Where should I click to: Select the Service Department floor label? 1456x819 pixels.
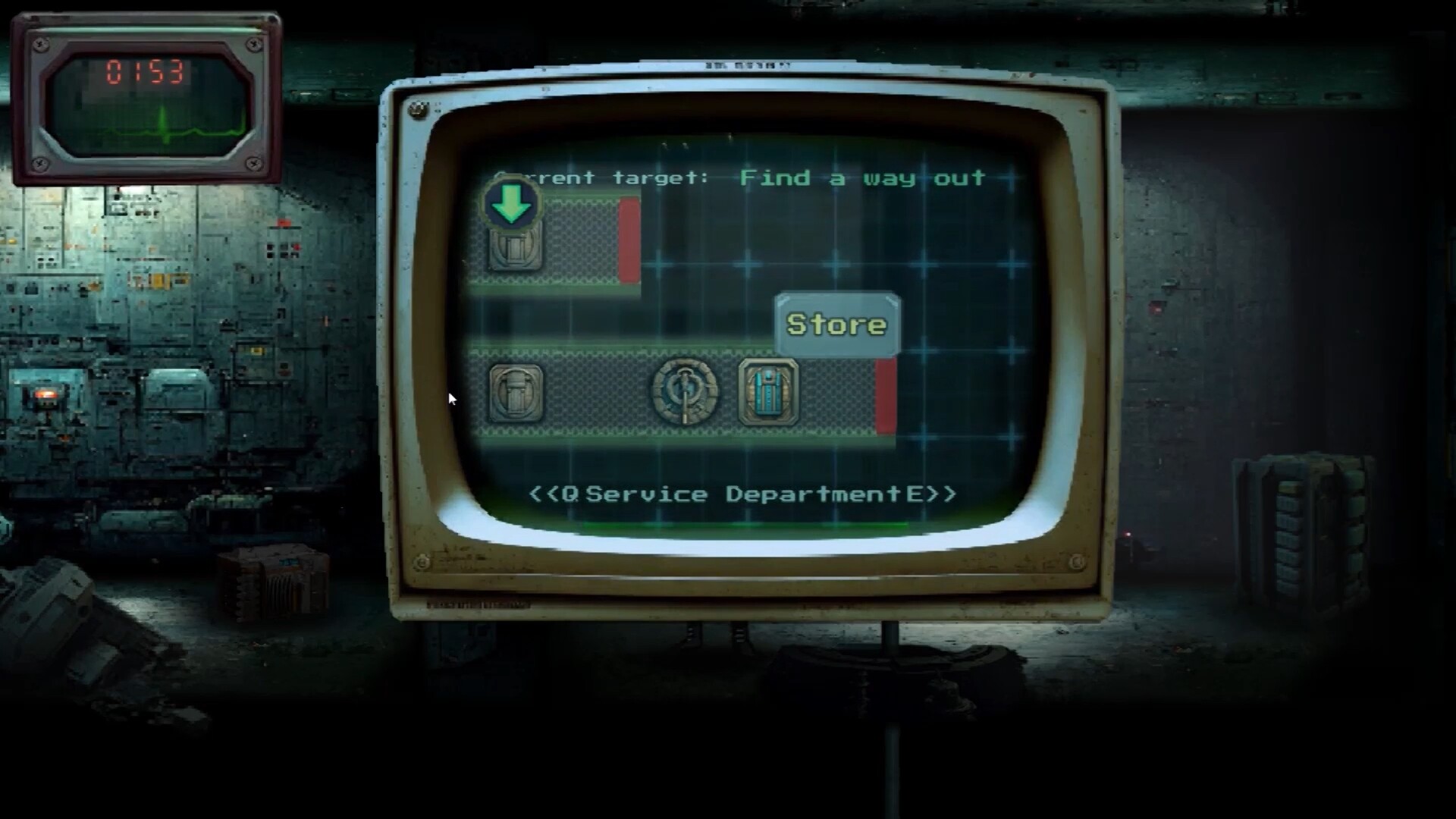743,493
